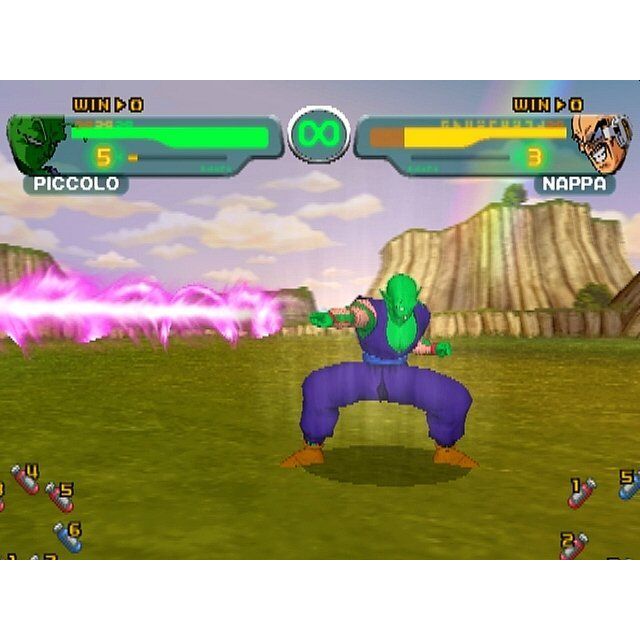
Task: Click Nappa's character portrait
Action: pyautogui.click(x=603, y=143)
